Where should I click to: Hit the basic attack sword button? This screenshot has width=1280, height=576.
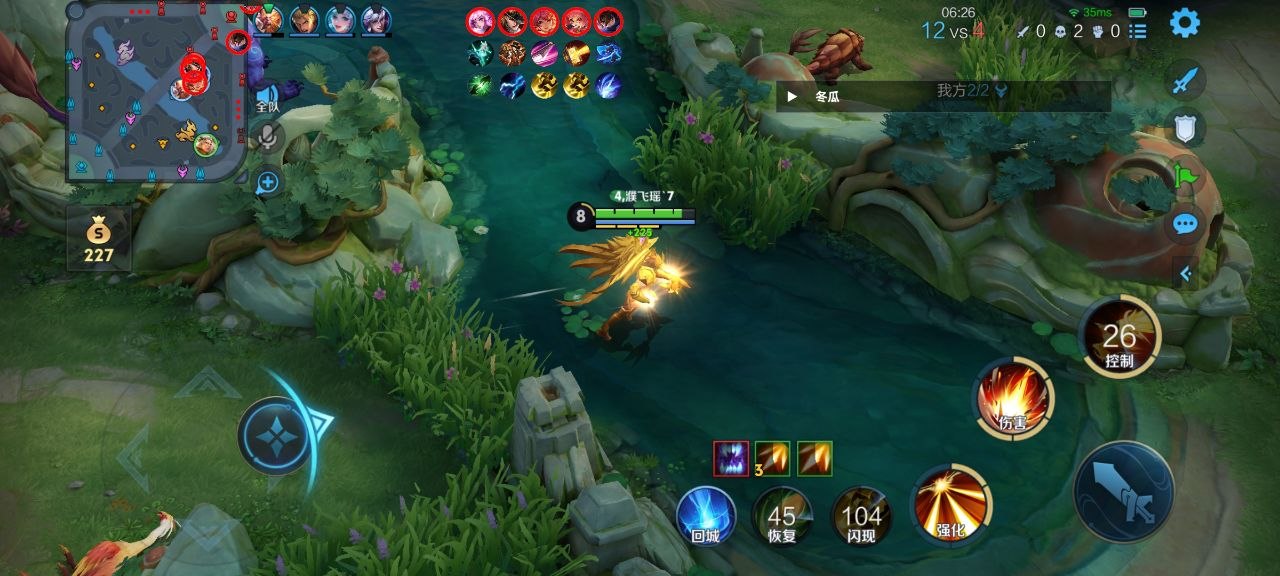pos(1123,491)
